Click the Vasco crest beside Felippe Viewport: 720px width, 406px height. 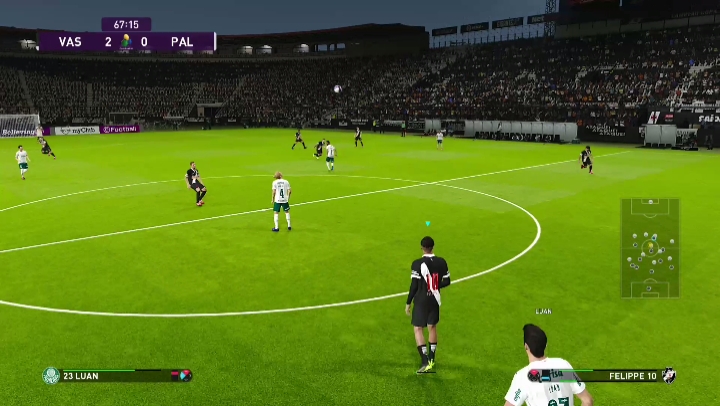coord(668,375)
